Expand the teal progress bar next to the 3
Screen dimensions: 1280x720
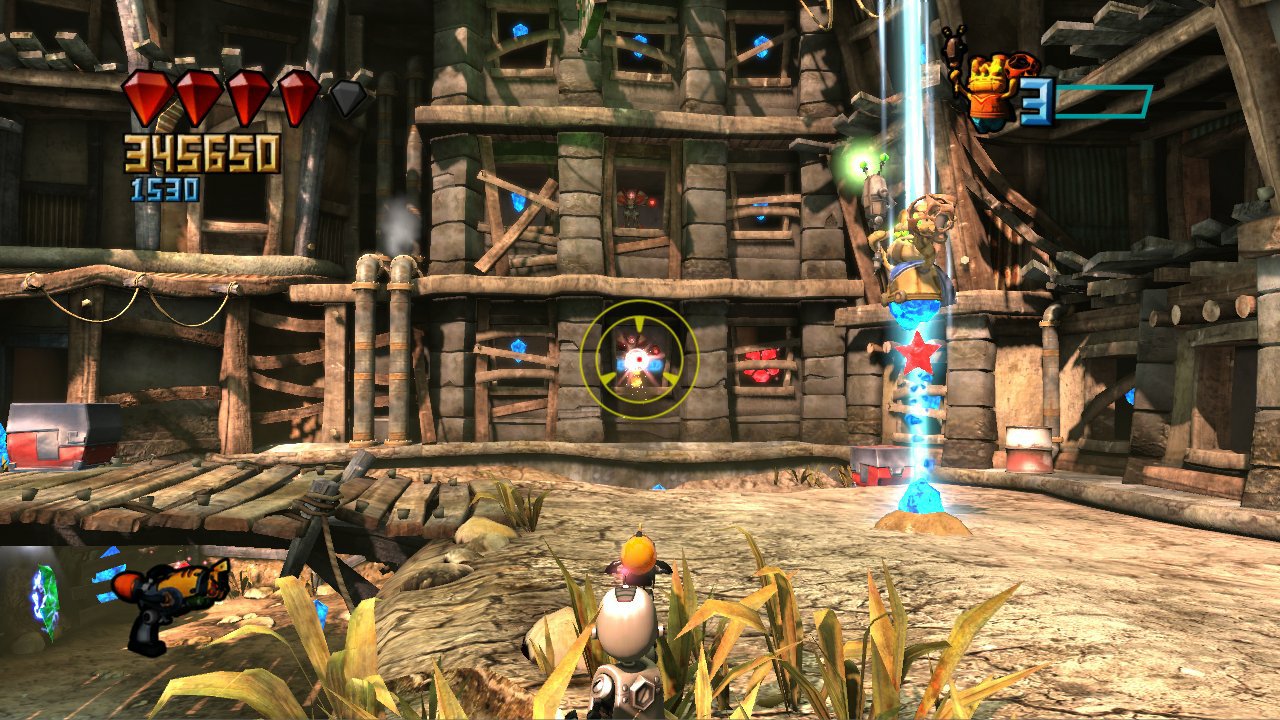tap(1100, 100)
